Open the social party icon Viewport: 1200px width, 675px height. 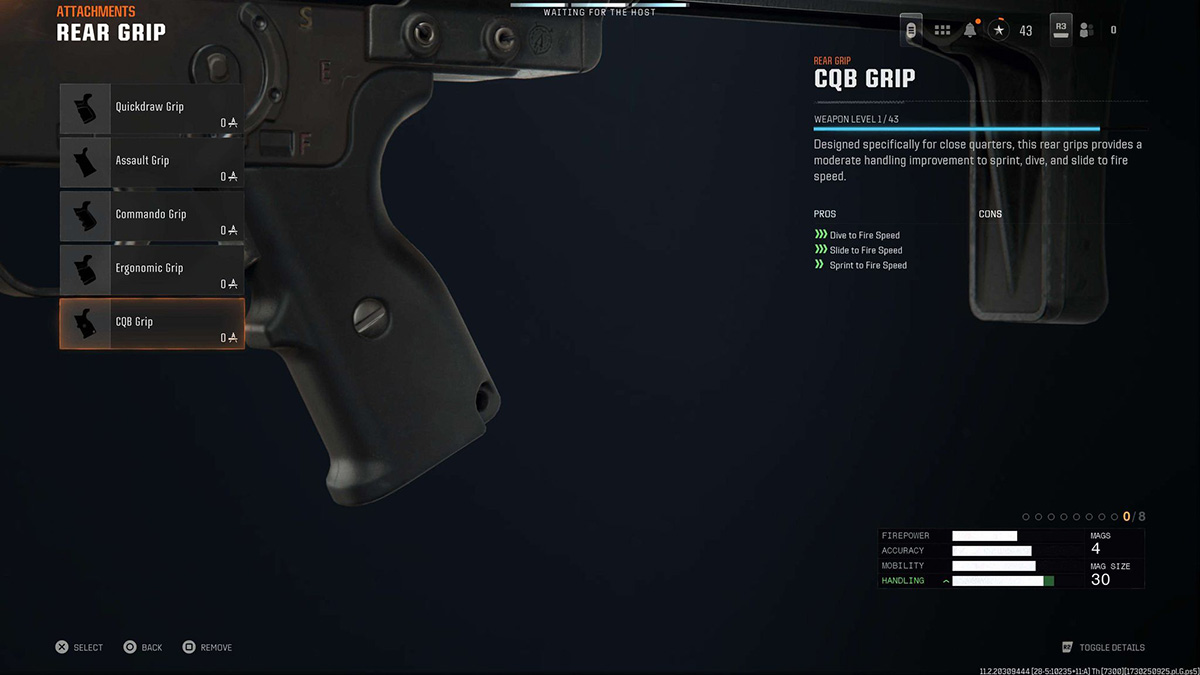click(1087, 30)
